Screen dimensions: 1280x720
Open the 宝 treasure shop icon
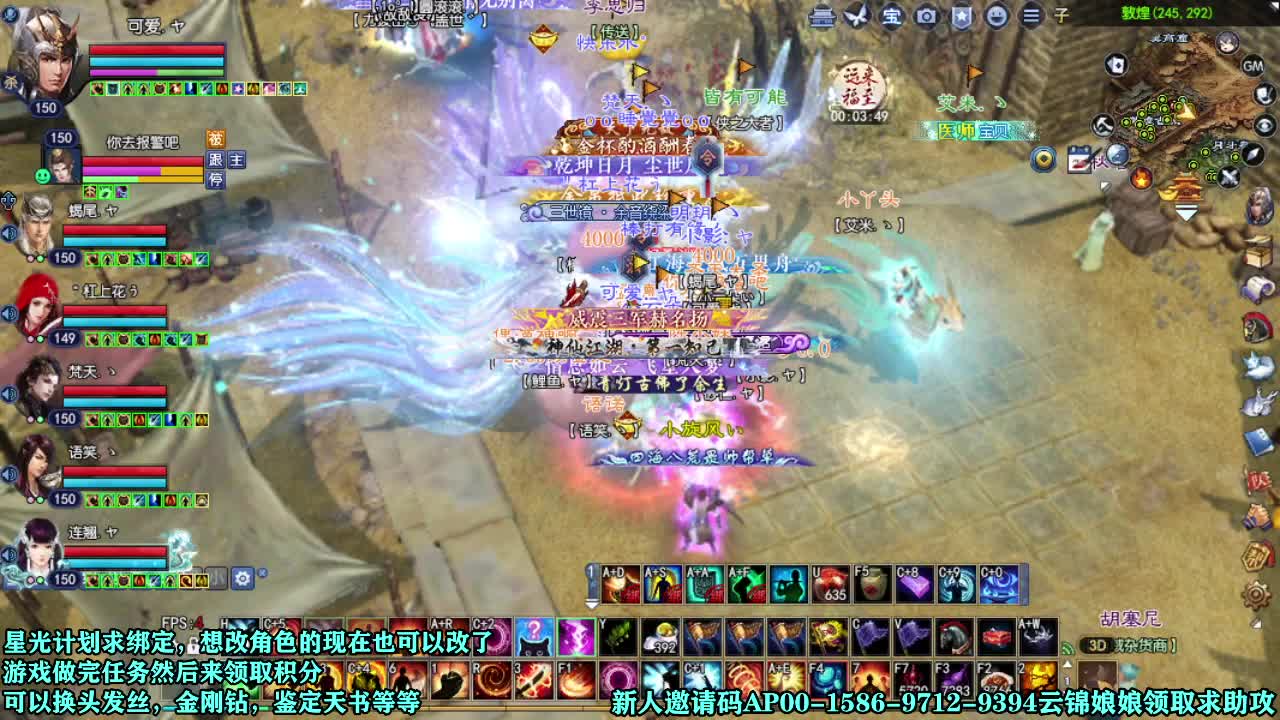point(892,18)
